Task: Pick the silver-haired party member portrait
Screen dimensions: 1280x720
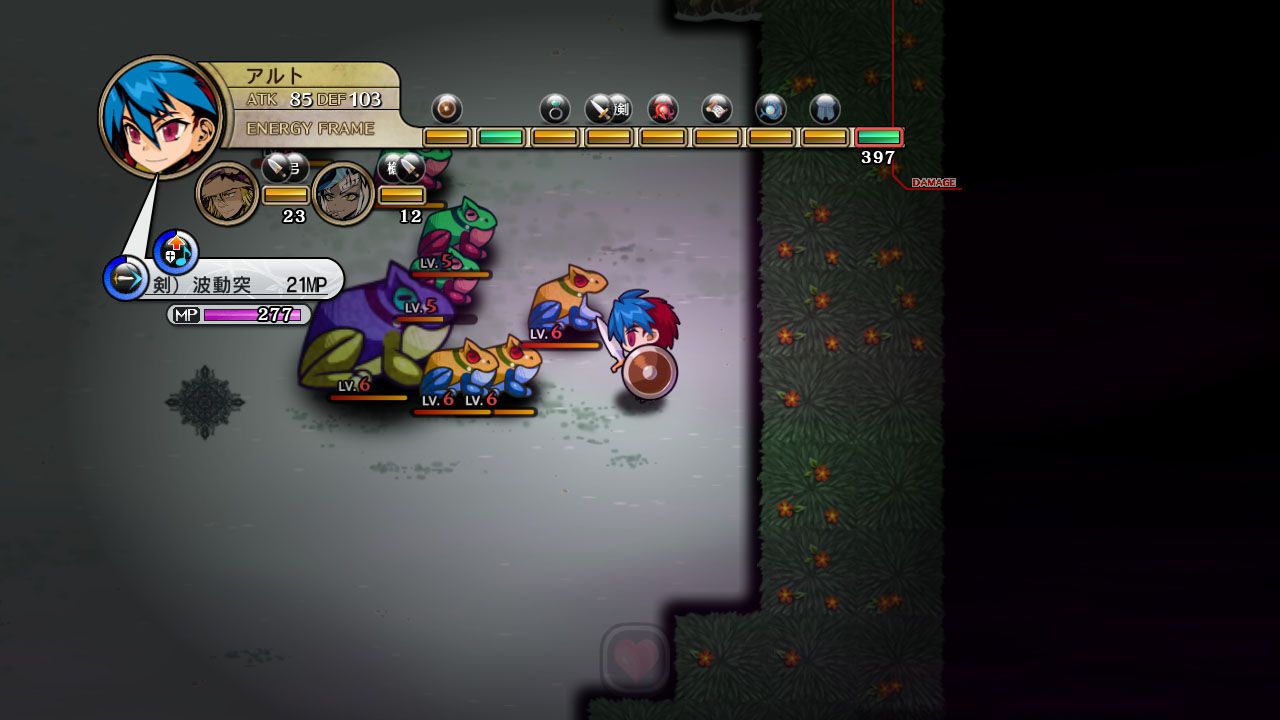Action: coord(344,193)
